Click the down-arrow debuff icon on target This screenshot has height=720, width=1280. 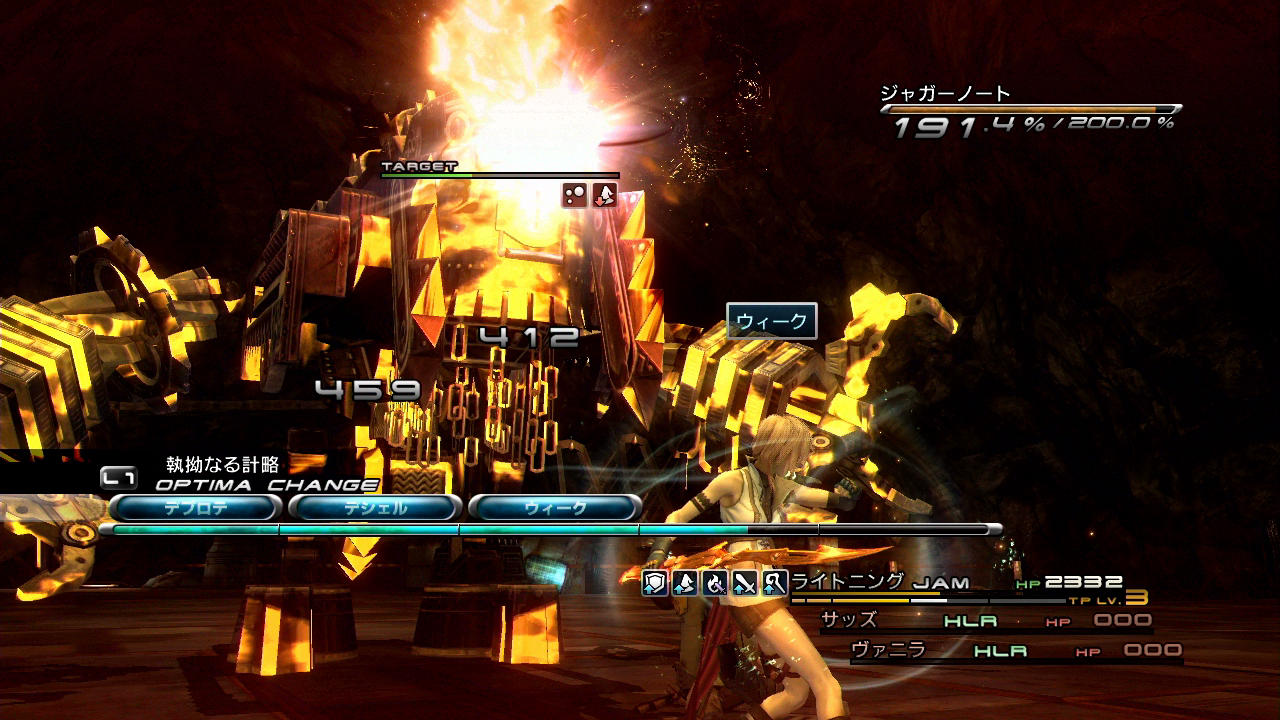pyautogui.click(x=604, y=195)
